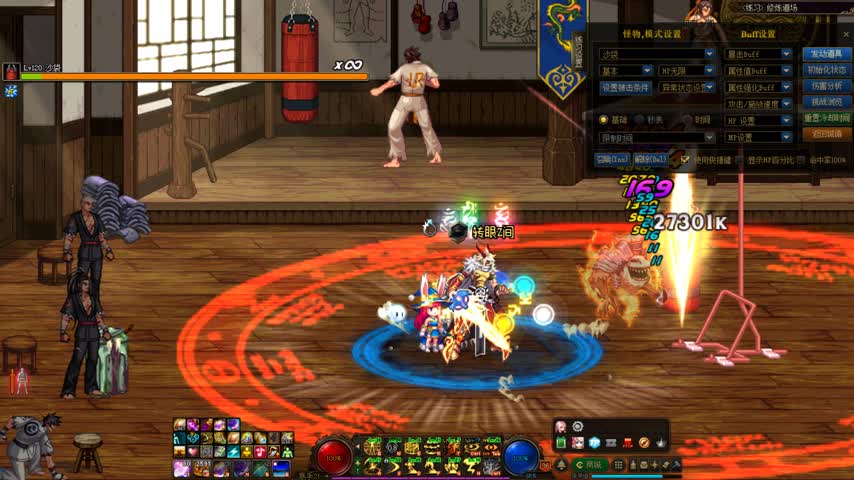Open 伤害分析 damage analysis
This screenshot has height=480, width=854.
coord(826,86)
